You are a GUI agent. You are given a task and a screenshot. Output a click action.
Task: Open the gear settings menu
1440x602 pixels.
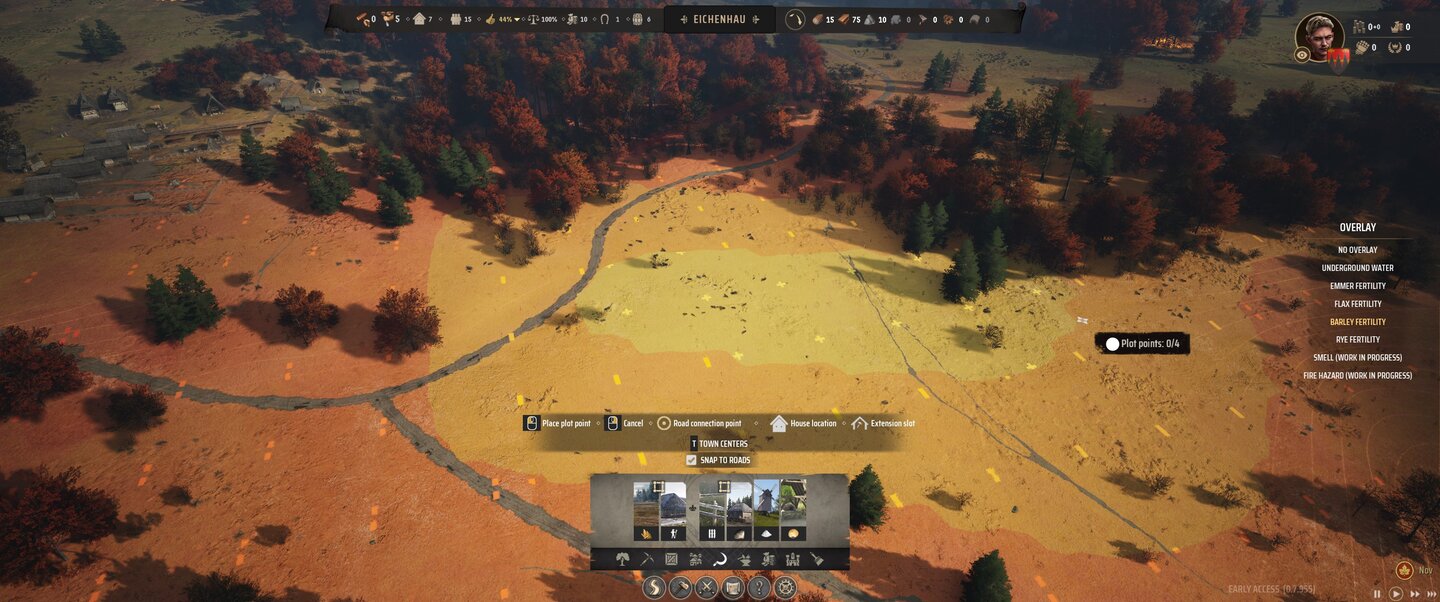pos(785,587)
